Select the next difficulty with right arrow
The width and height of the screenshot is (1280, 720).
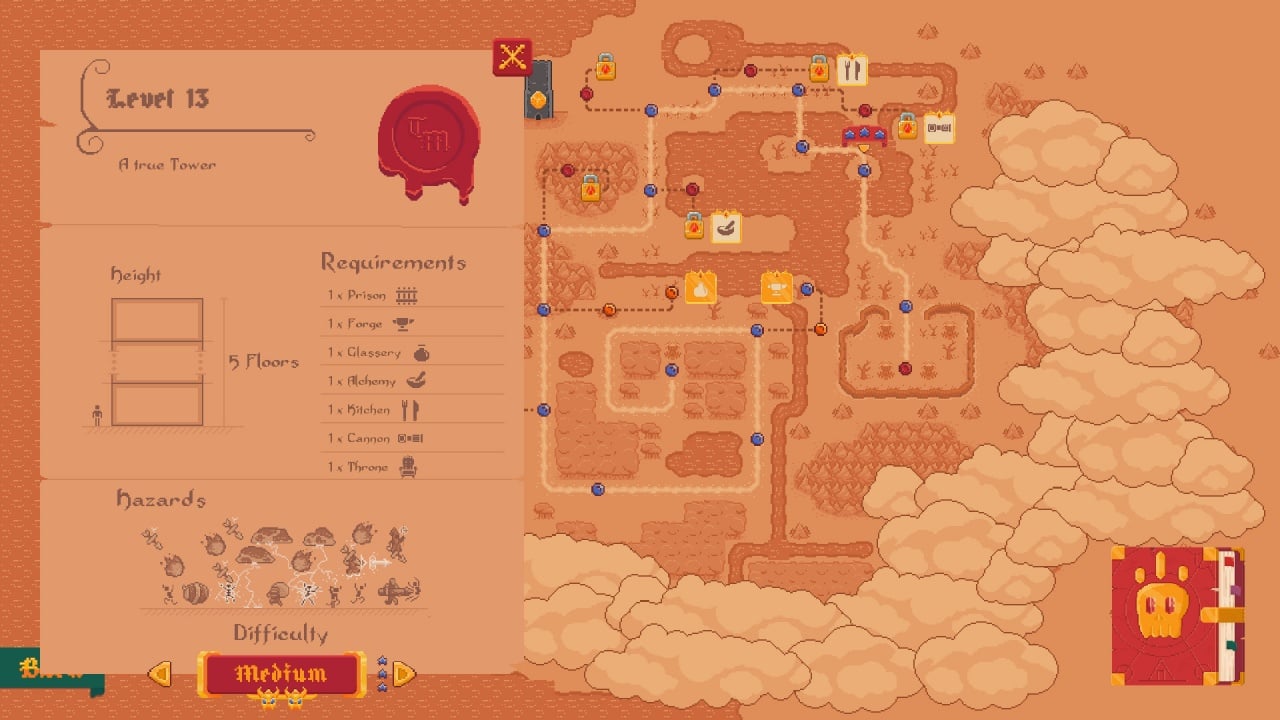[403, 674]
